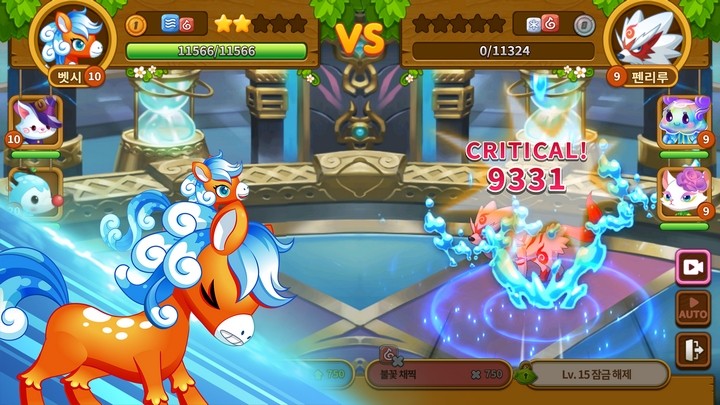Tap the locked Lv. 15 잠금 해제 skill
The width and height of the screenshot is (720, 405).
pyautogui.click(x=591, y=375)
